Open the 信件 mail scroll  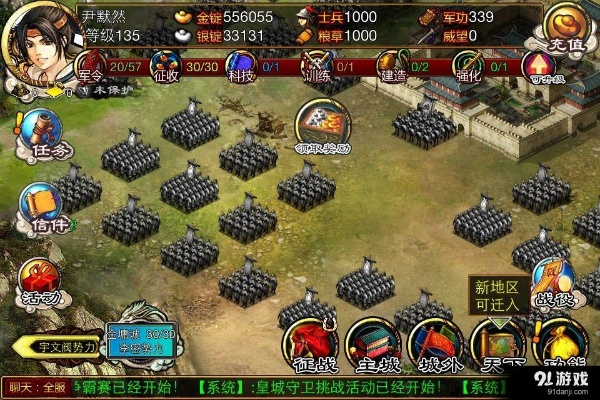41,208
